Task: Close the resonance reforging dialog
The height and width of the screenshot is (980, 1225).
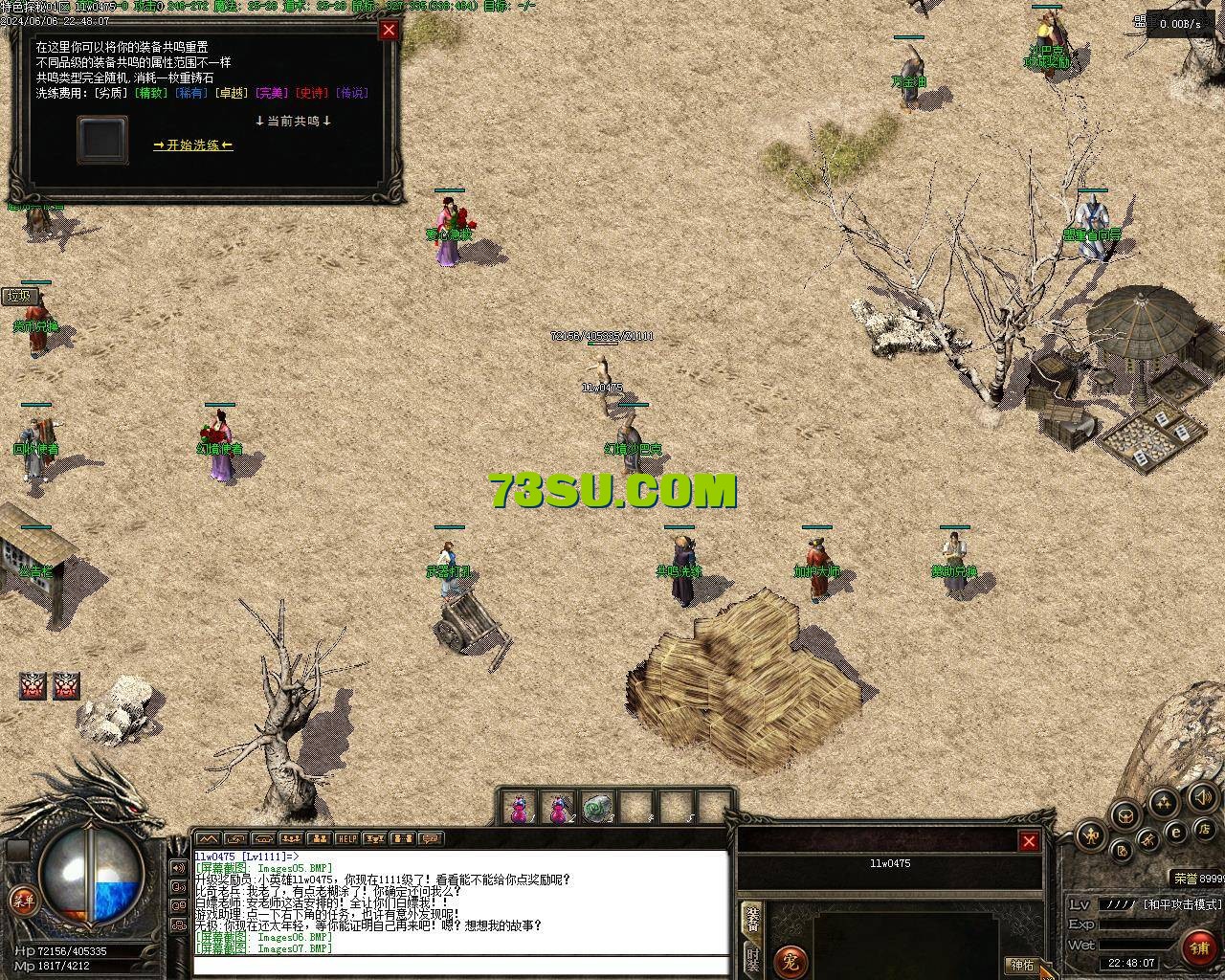Action: click(x=389, y=30)
